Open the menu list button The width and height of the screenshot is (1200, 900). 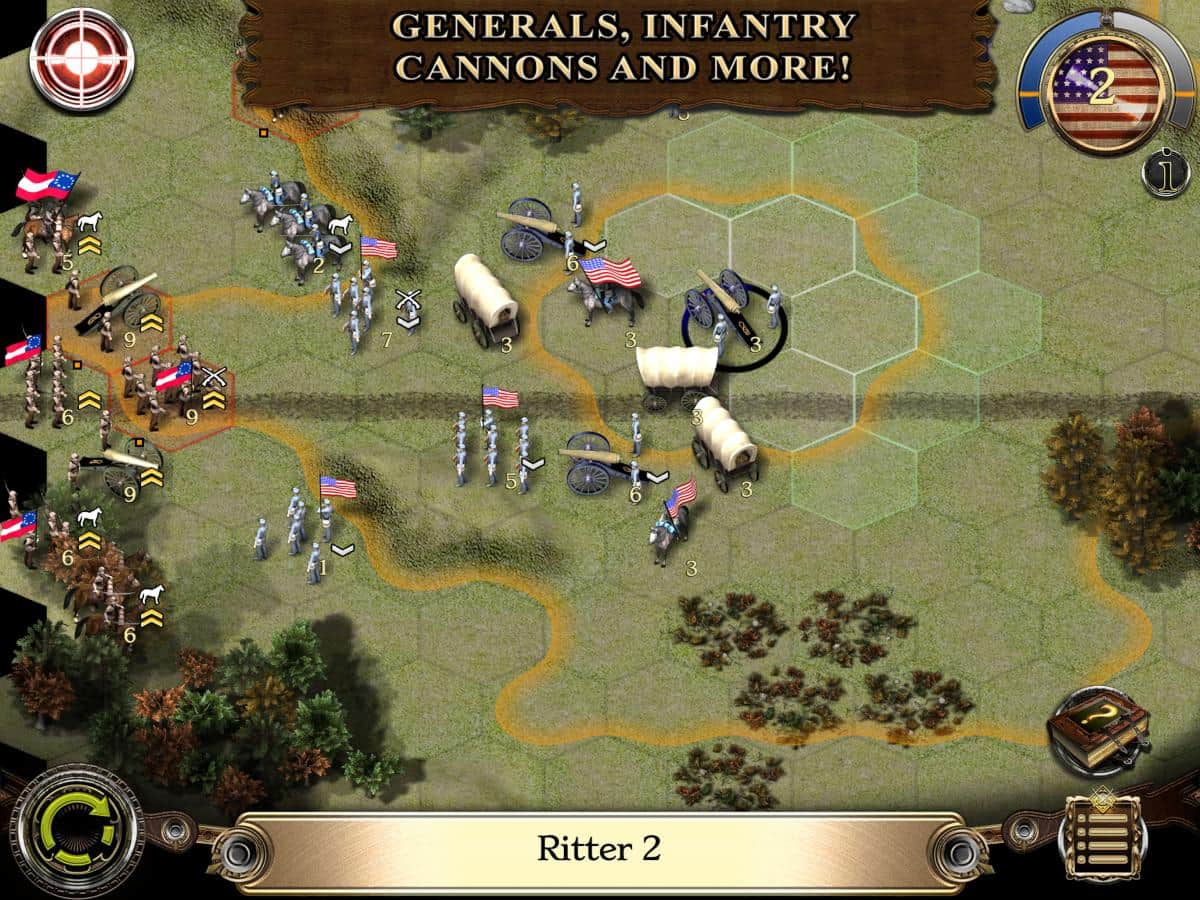point(1104,838)
